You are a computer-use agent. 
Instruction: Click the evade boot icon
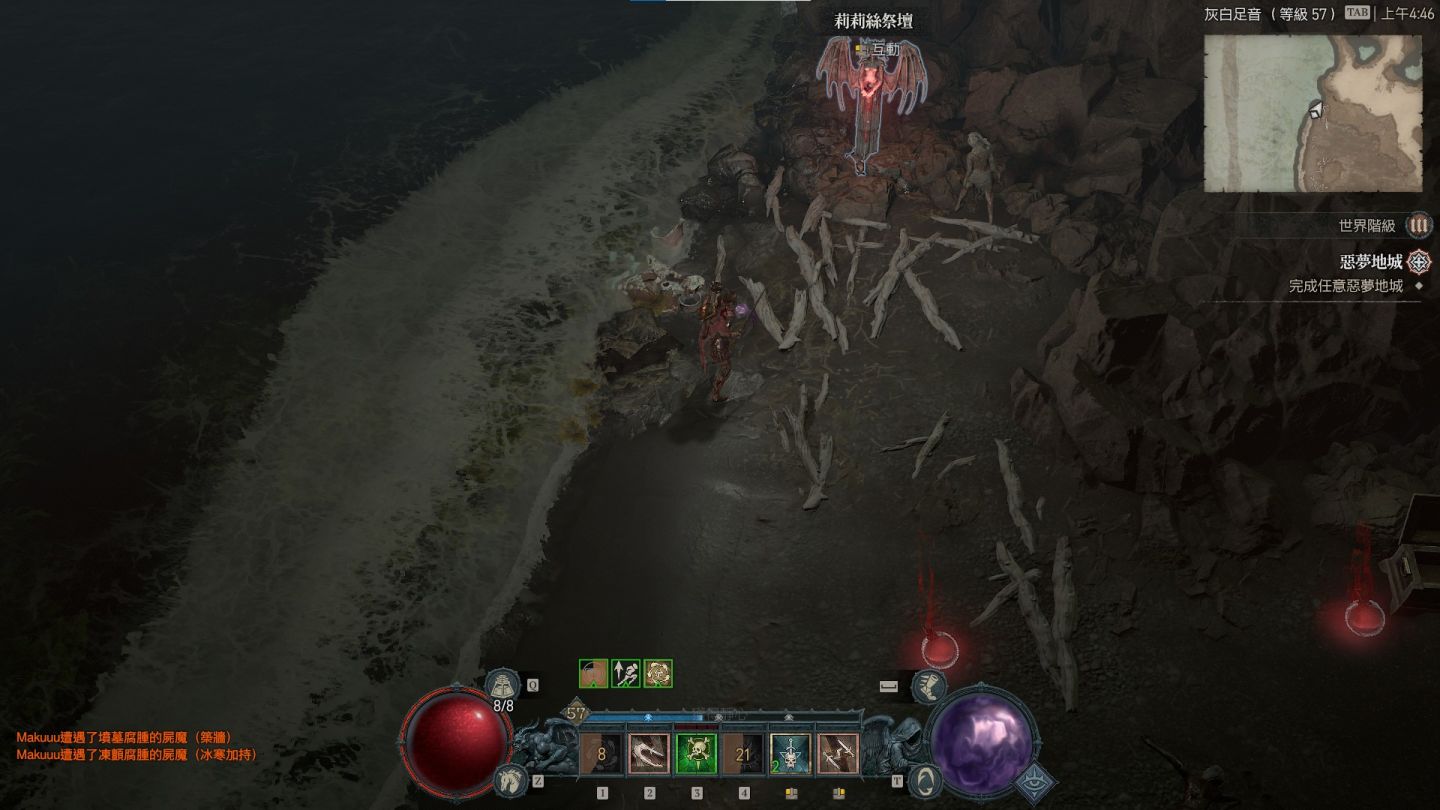click(x=929, y=686)
